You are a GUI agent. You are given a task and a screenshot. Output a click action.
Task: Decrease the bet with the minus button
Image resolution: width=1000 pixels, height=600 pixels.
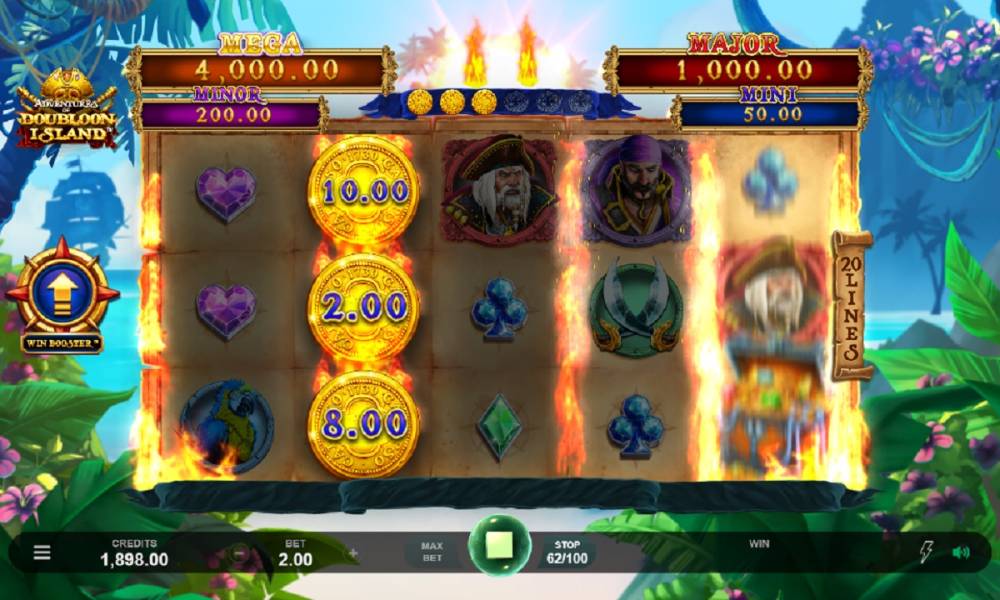pyautogui.click(x=240, y=552)
